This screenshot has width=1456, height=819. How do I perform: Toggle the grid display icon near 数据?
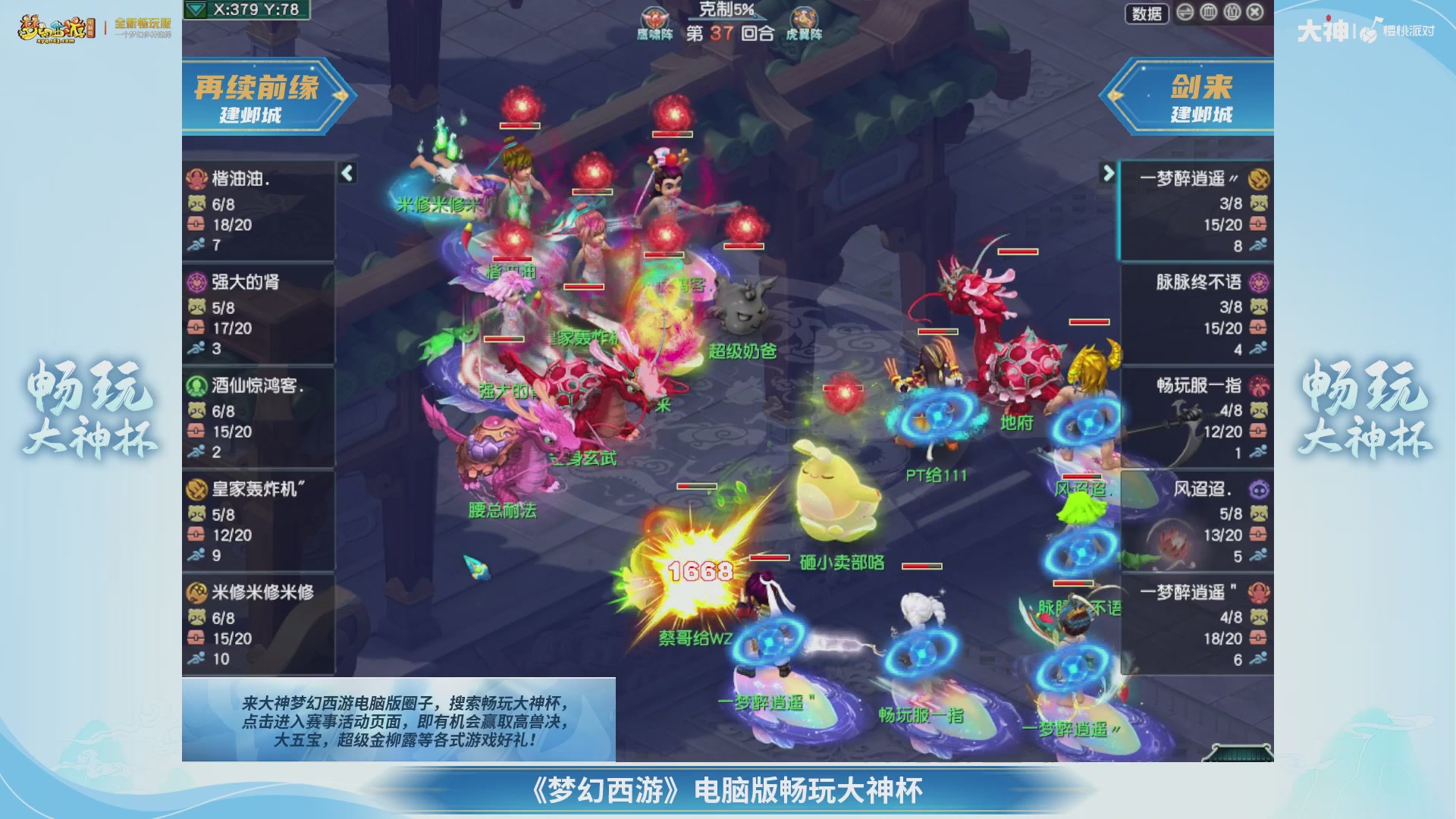(x=1208, y=13)
